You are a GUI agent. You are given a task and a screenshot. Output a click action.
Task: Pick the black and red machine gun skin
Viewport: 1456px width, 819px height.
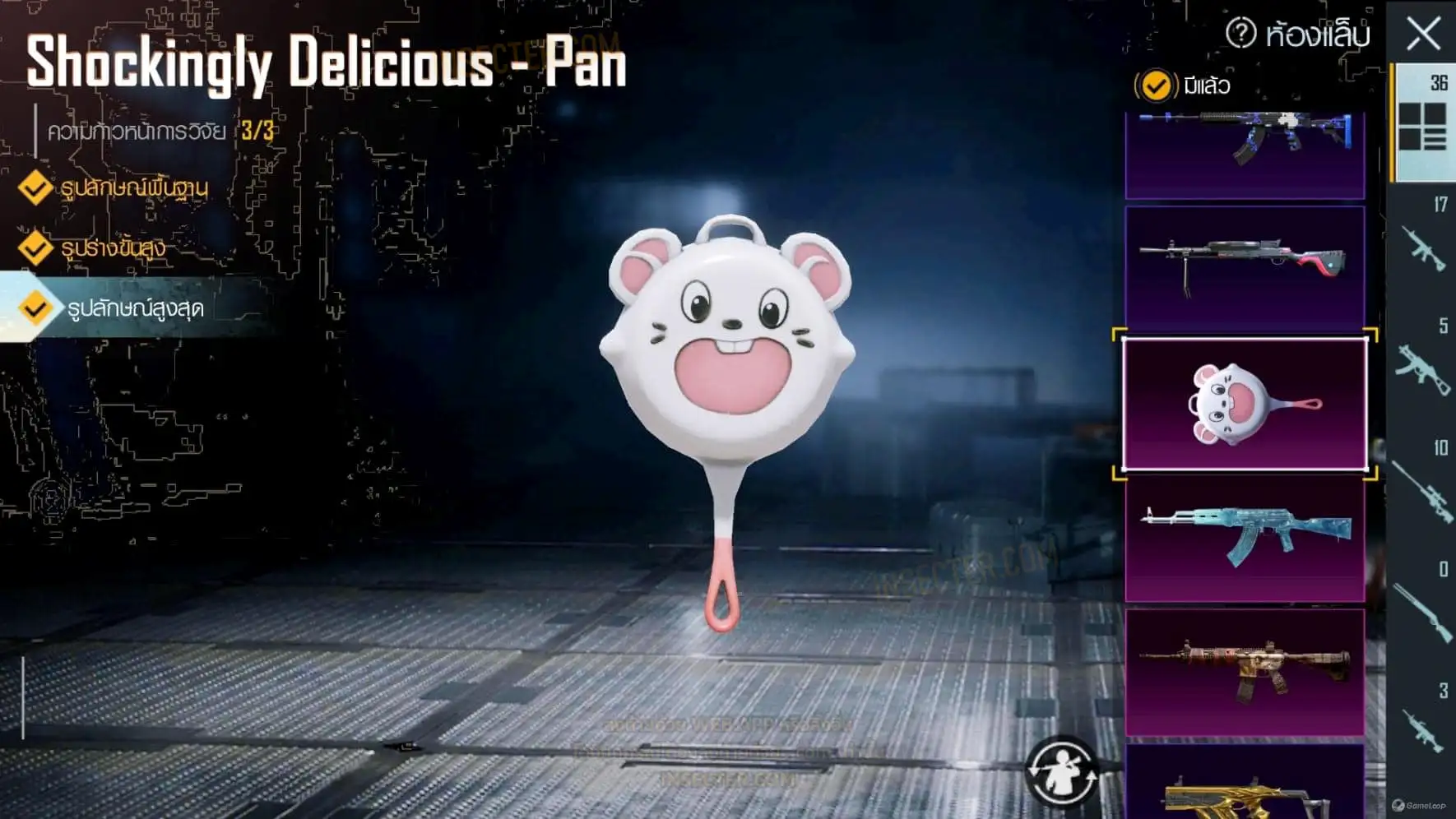[1245, 267]
